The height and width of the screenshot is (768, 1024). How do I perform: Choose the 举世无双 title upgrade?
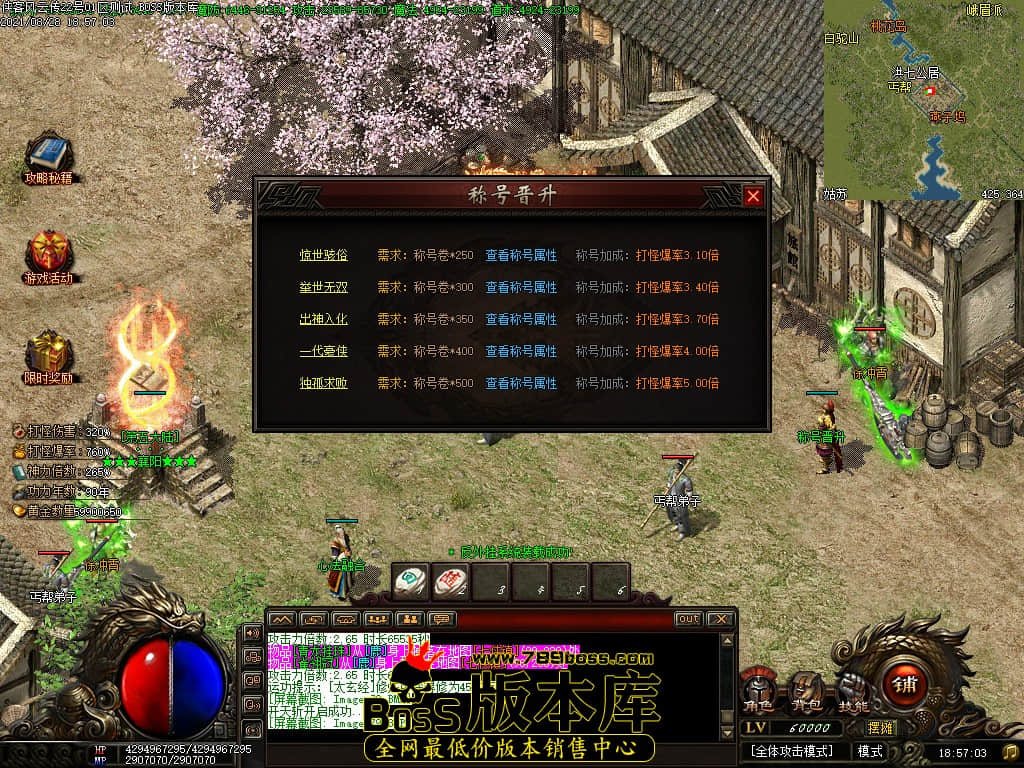[x=323, y=287]
